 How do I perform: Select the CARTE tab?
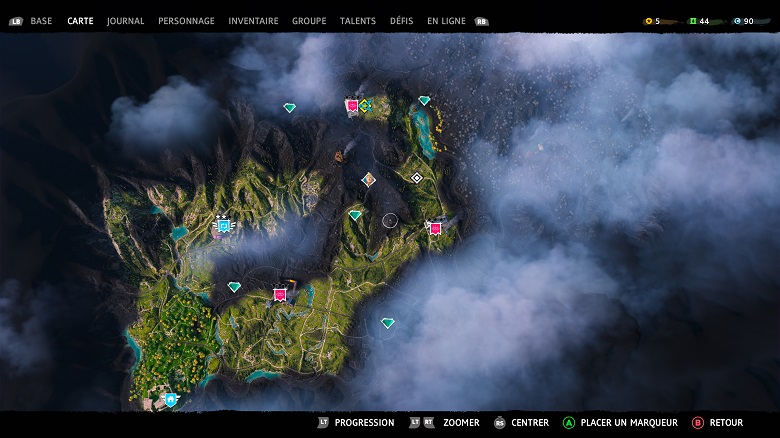tap(80, 21)
